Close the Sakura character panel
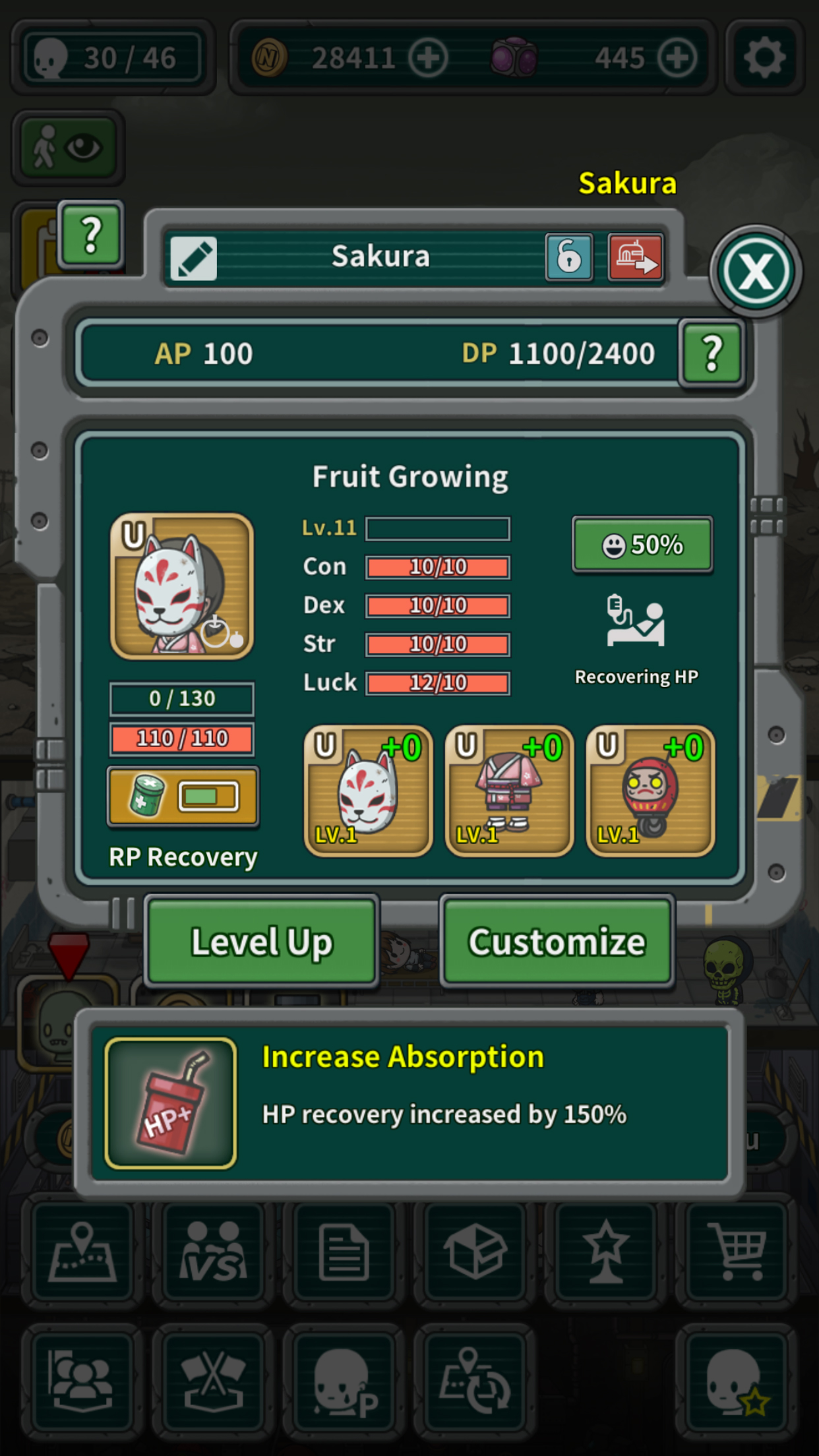 click(x=756, y=271)
